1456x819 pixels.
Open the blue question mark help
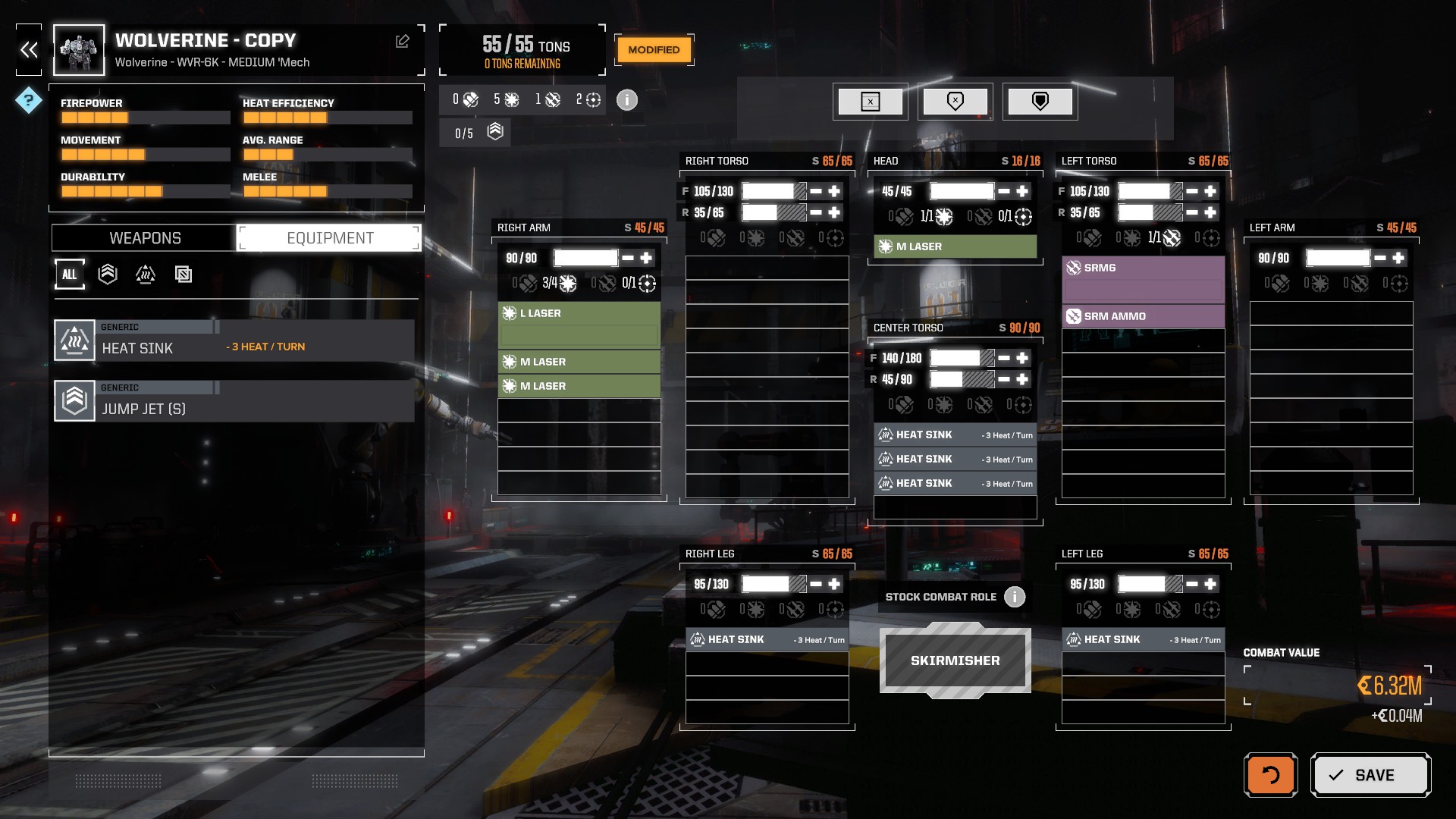tap(29, 100)
